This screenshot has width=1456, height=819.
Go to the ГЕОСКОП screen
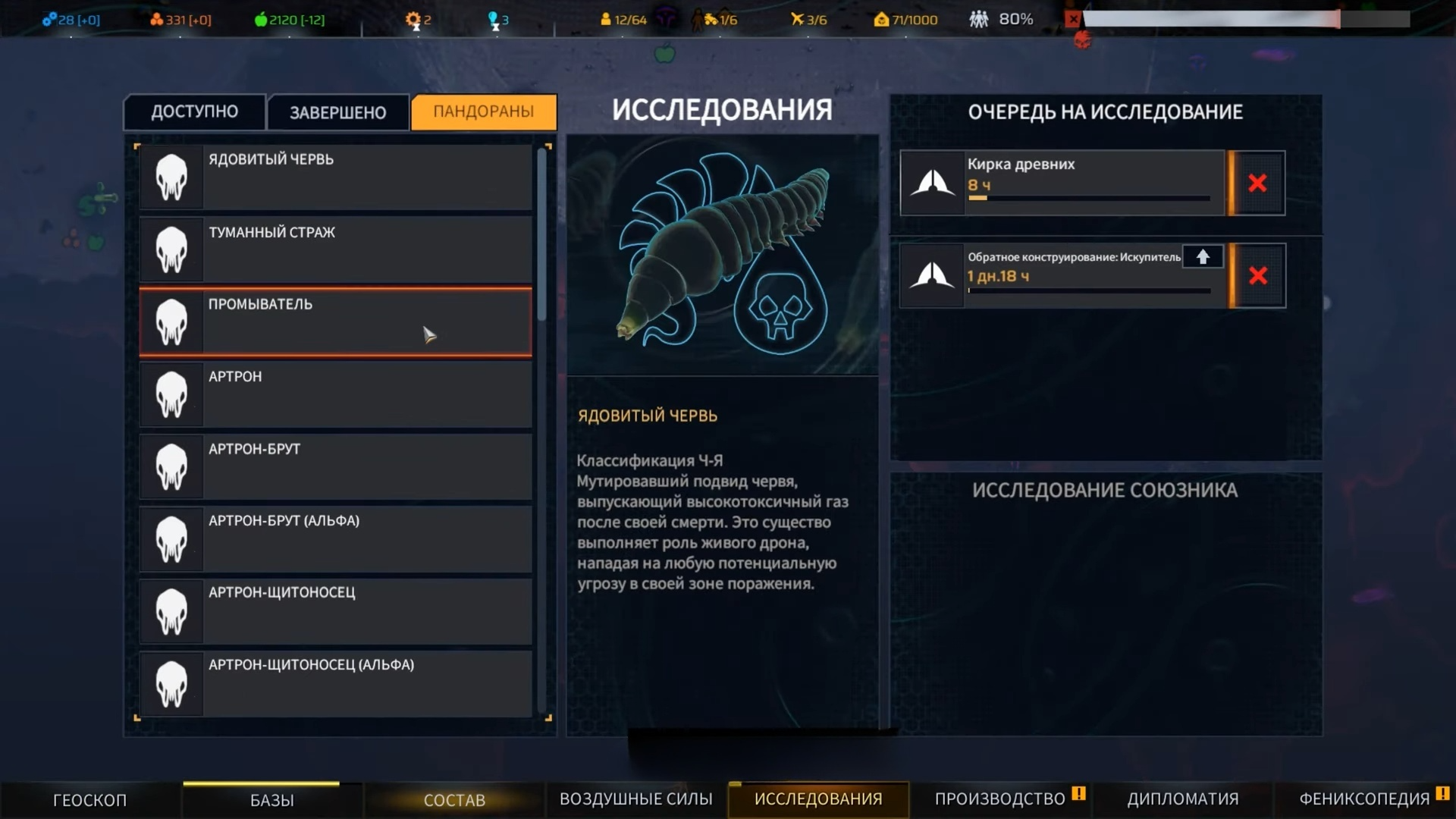(x=89, y=800)
